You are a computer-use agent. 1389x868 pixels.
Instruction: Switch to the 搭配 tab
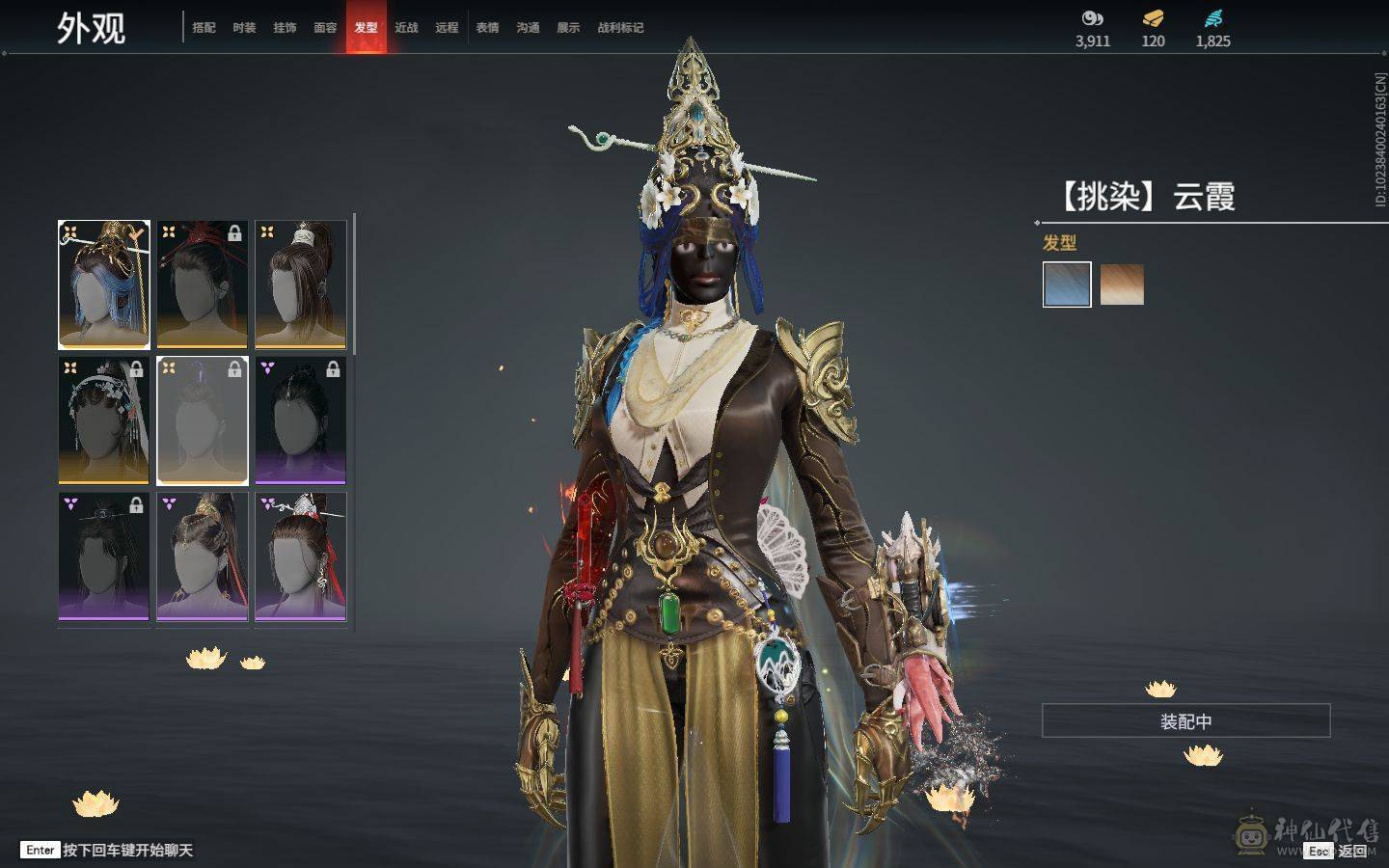(x=204, y=28)
